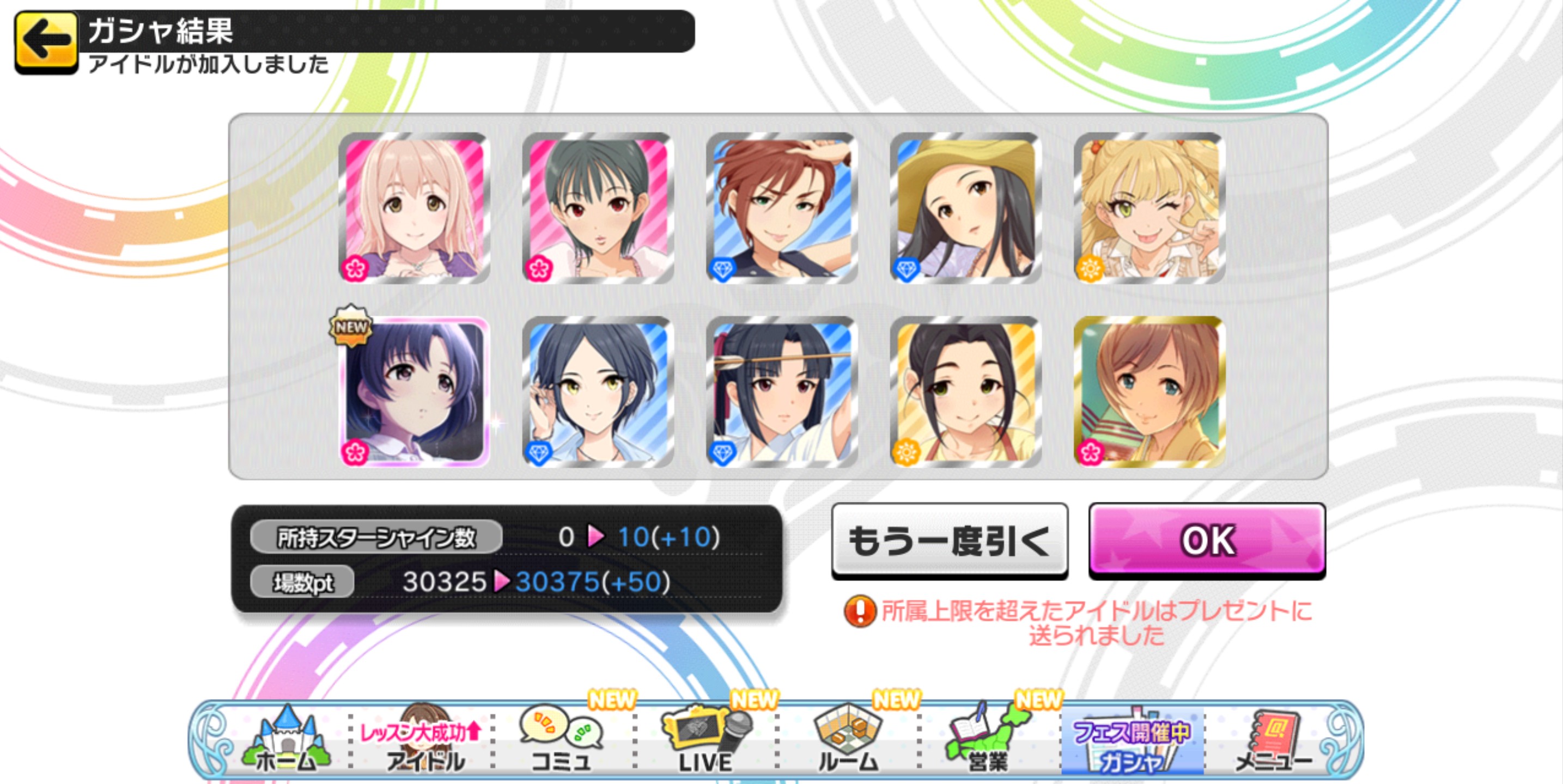This screenshot has height=784, width=1563.
Task: Confirm results with the pink OK button
Action: pos(1207,540)
